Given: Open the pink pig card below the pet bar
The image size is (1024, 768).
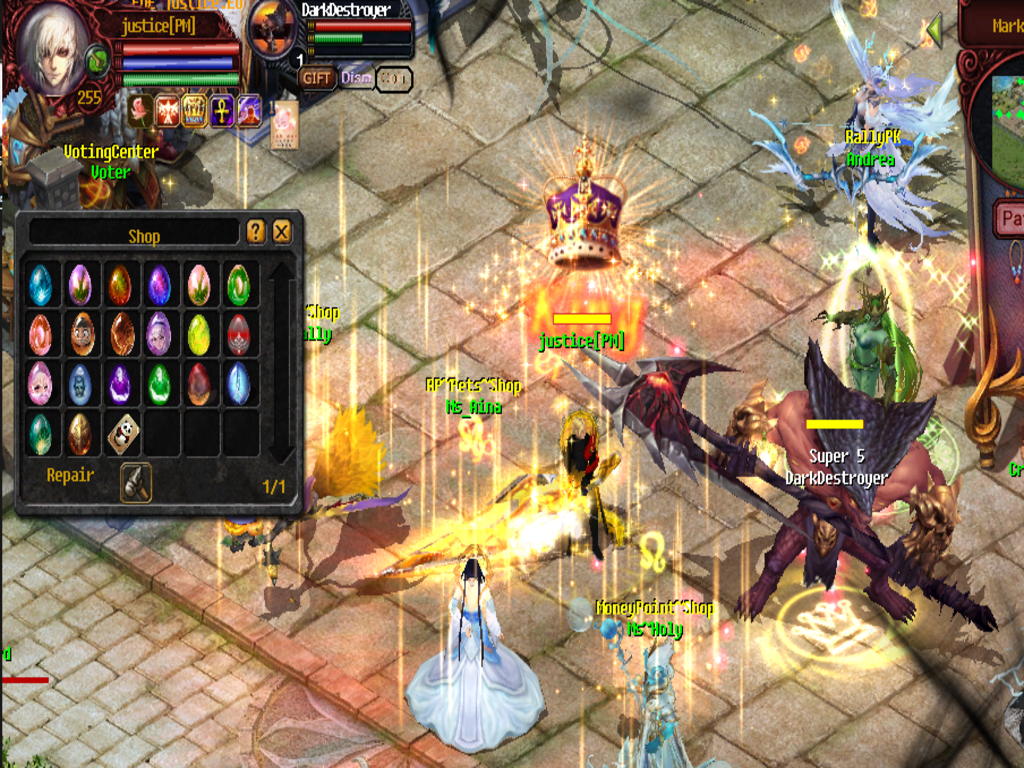Looking at the screenshot, I should pyautogui.click(x=285, y=125).
